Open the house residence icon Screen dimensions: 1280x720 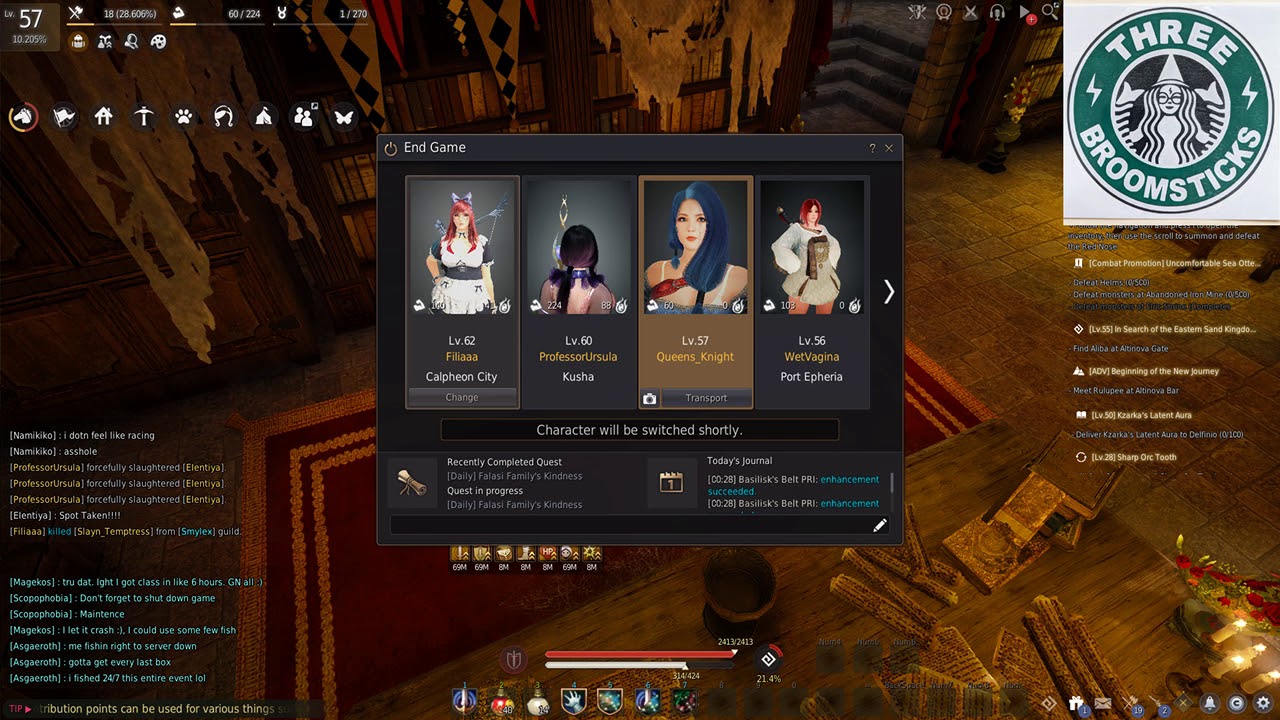[x=104, y=117]
